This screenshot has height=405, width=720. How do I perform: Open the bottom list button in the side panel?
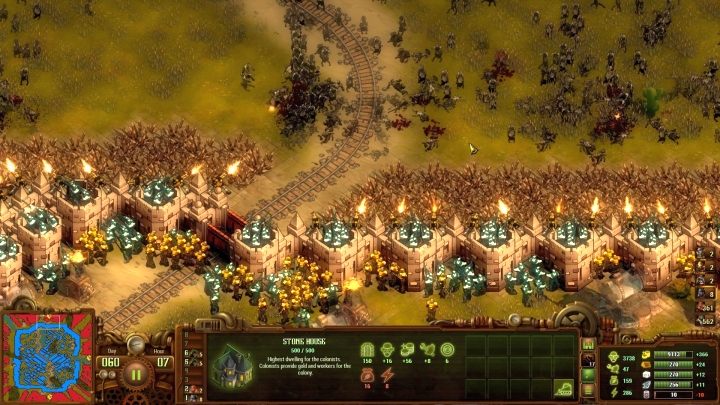[x=588, y=390]
